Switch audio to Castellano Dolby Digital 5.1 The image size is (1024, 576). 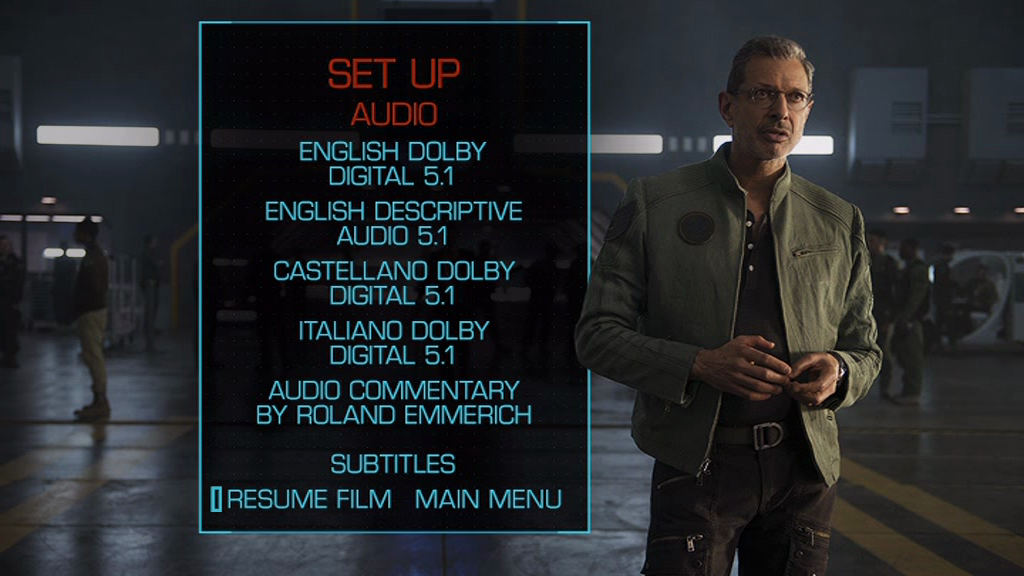(x=393, y=283)
